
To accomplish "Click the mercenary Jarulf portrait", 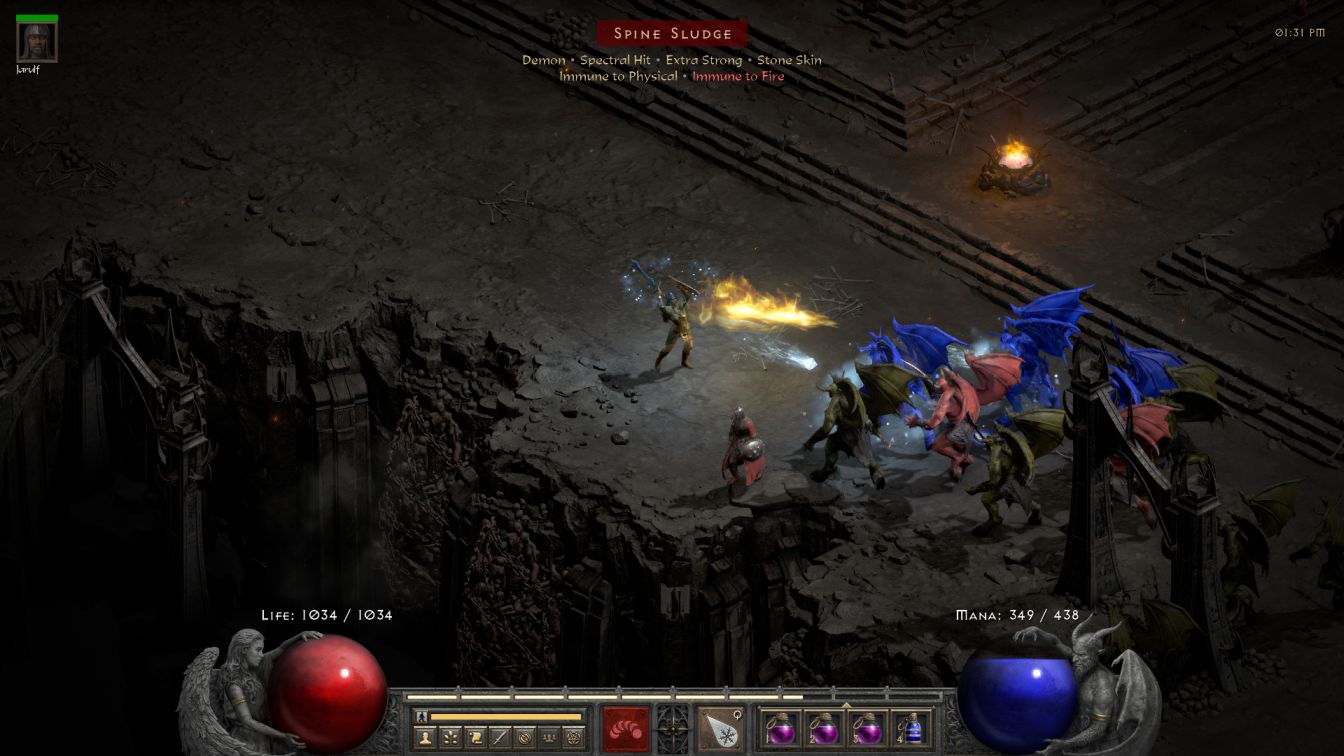I will [x=37, y=42].
